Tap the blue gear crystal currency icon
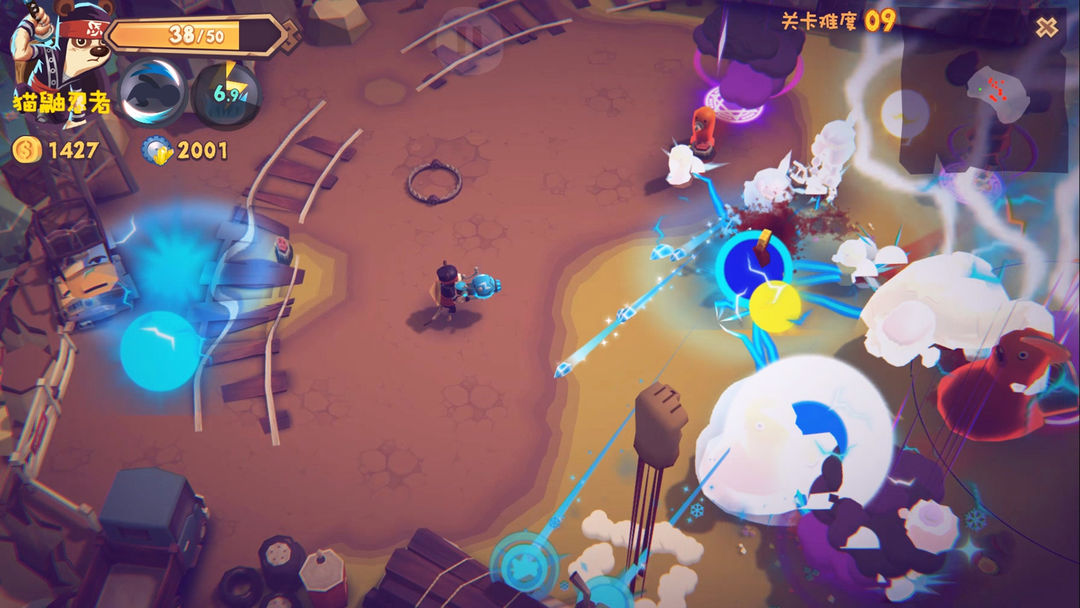This screenshot has width=1080, height=608. click(158, 151)
